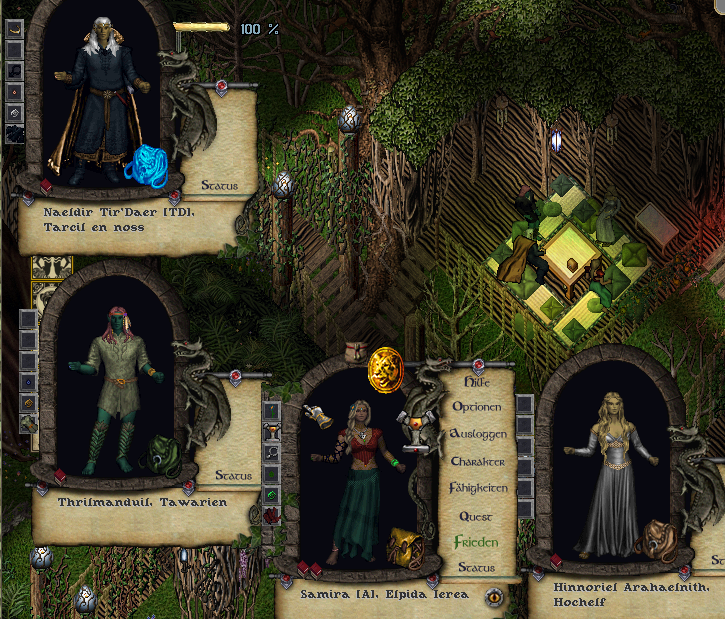Click the eye icon beside Samira's name
The width and height of the screenshot is (725, 619).
[x=494, y=597]
